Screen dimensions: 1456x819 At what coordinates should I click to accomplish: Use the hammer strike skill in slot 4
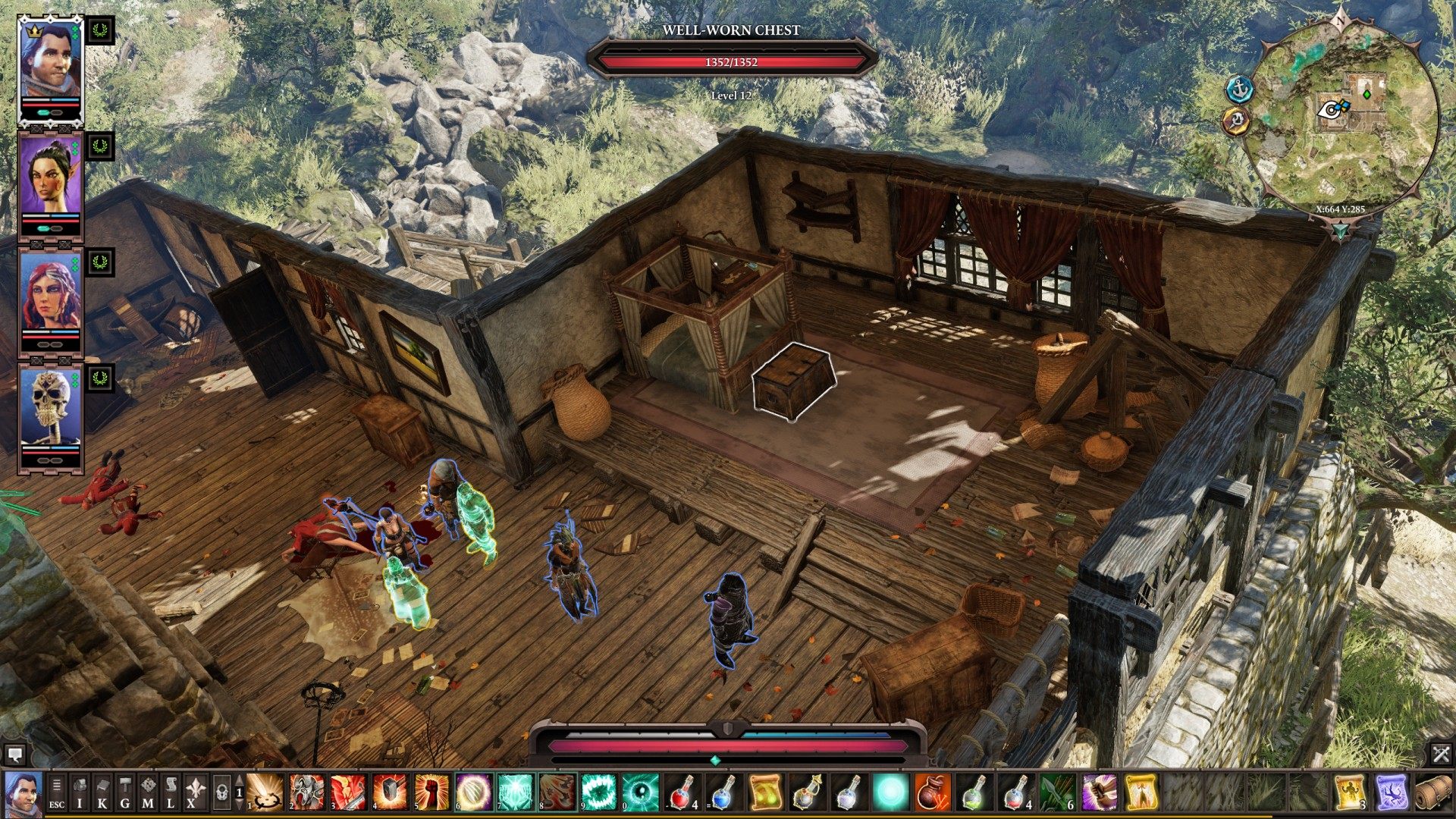391,792
